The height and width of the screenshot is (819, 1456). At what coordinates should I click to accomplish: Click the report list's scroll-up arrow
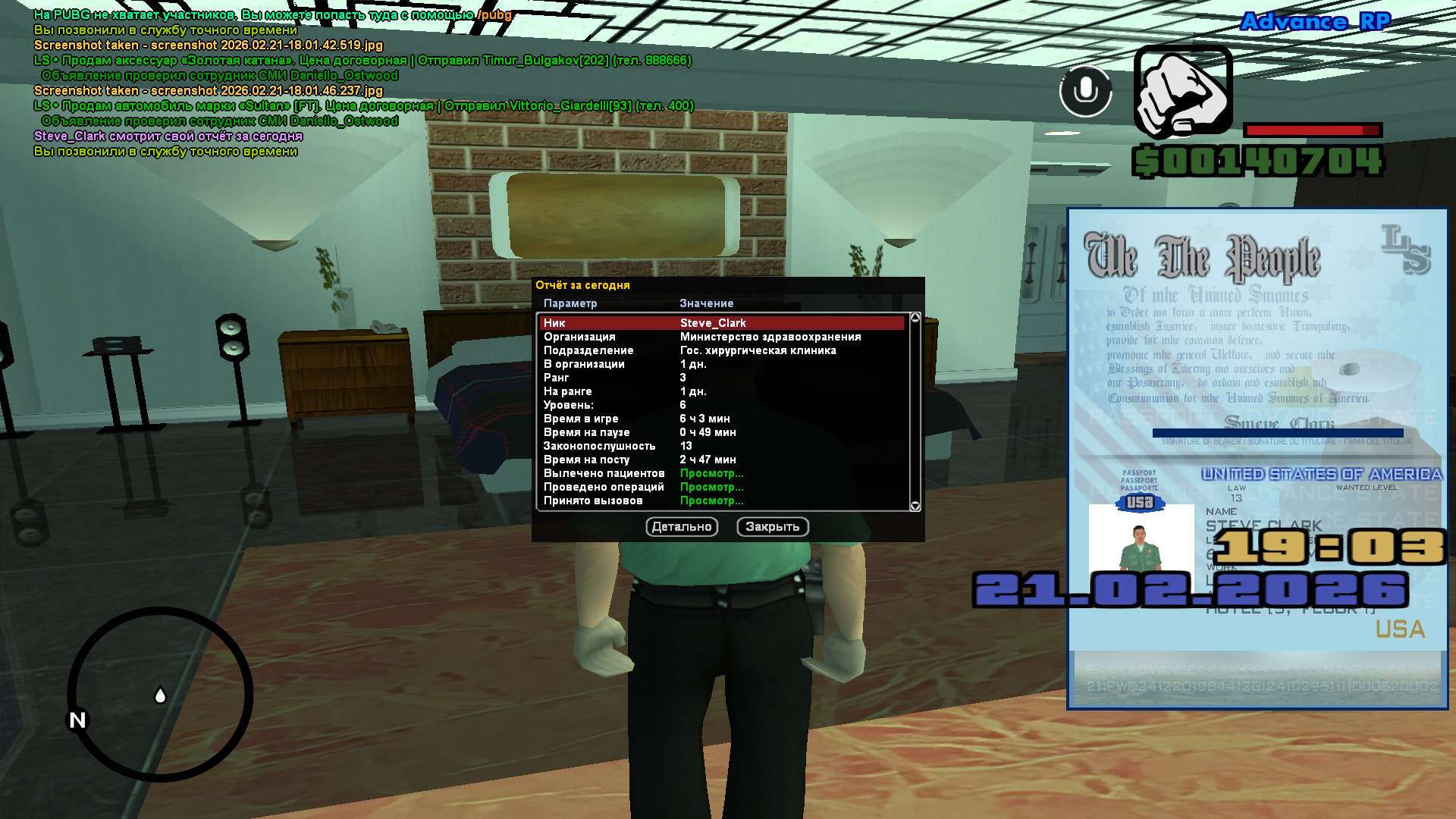[x=915, y=318]
